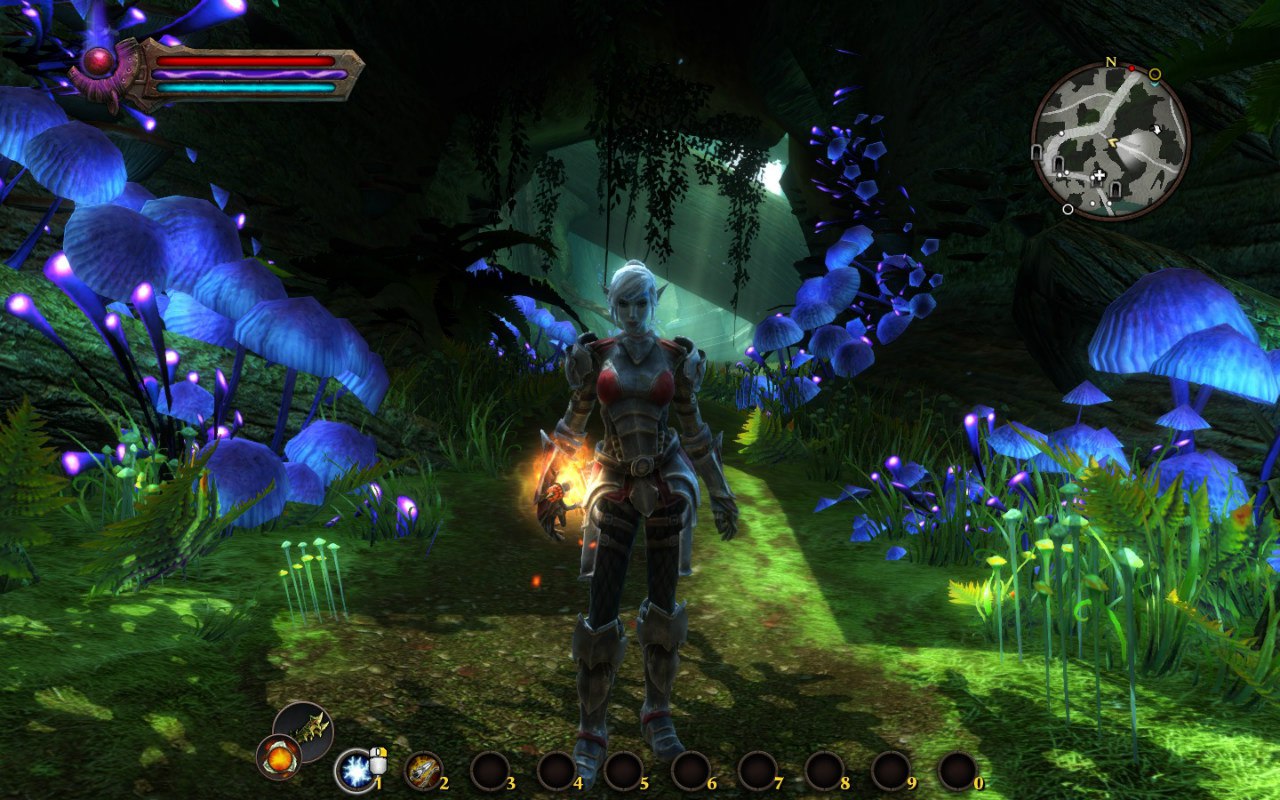Use the ability in hotbar slot 2
Image resolution: width=1280 pixels, height=800 pixels.
[x=423, y=770]
